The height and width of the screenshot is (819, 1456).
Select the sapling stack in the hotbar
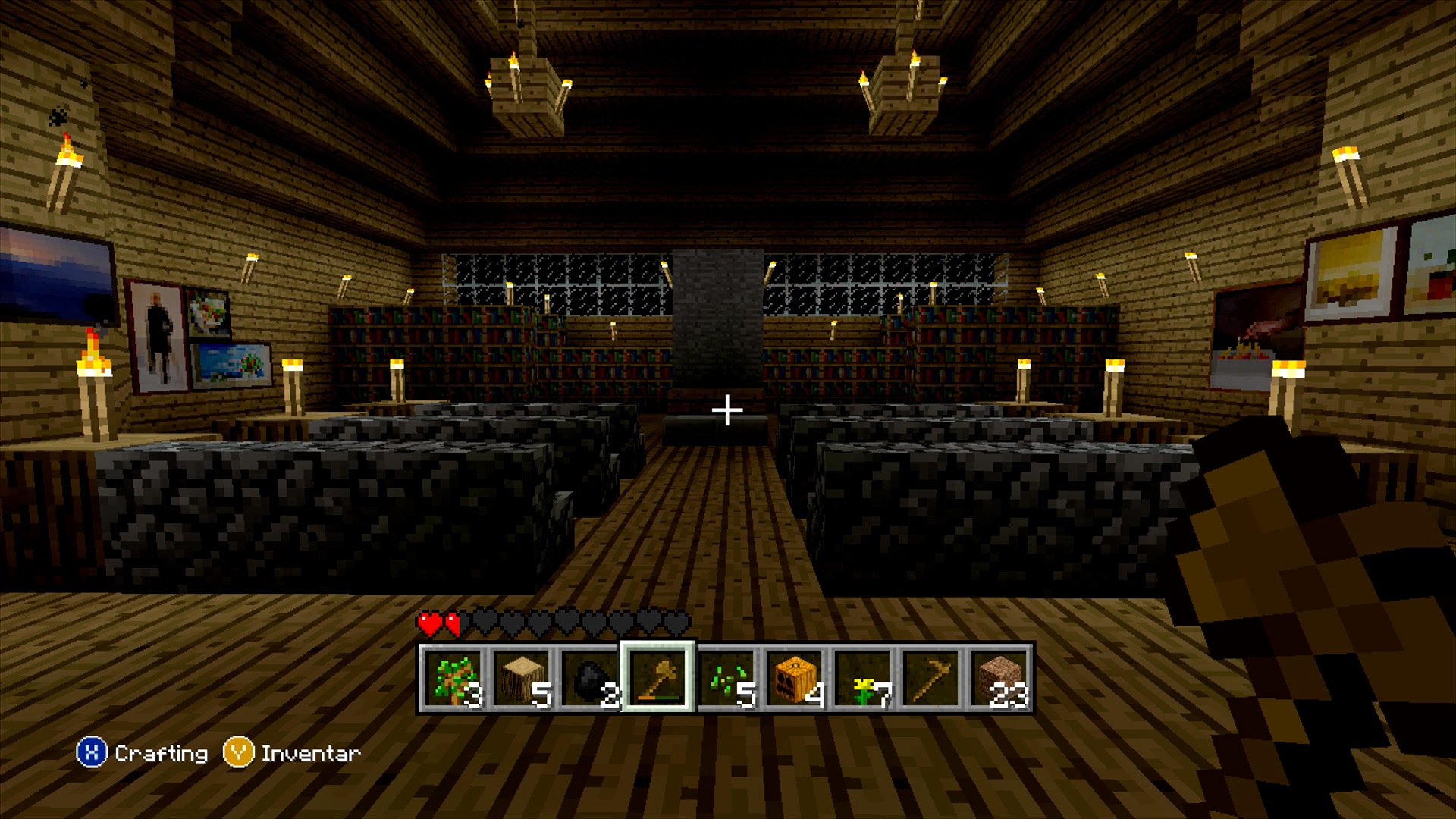click(453, 678)
